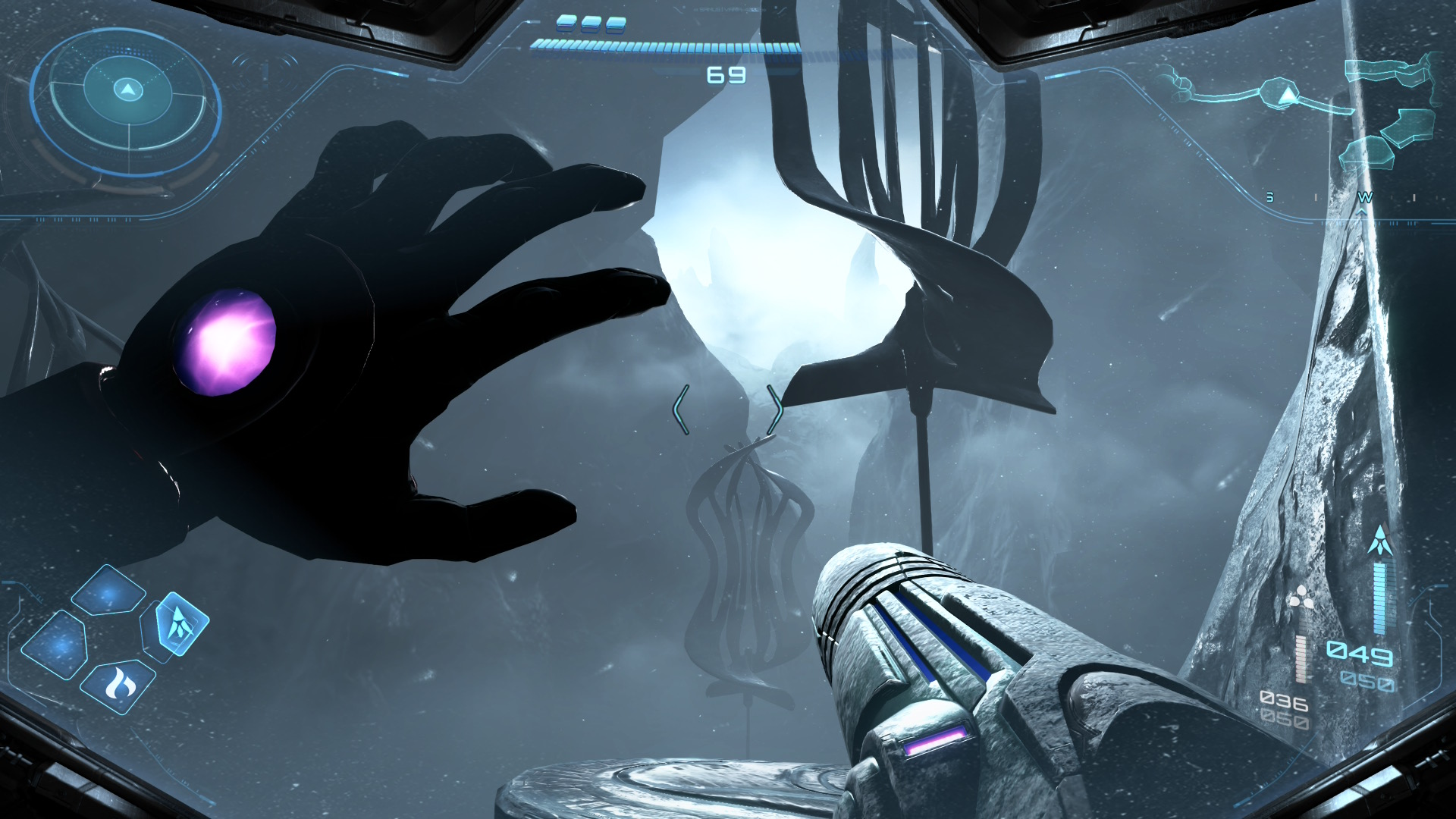Click the cyan missile ammo icon

1381,540
